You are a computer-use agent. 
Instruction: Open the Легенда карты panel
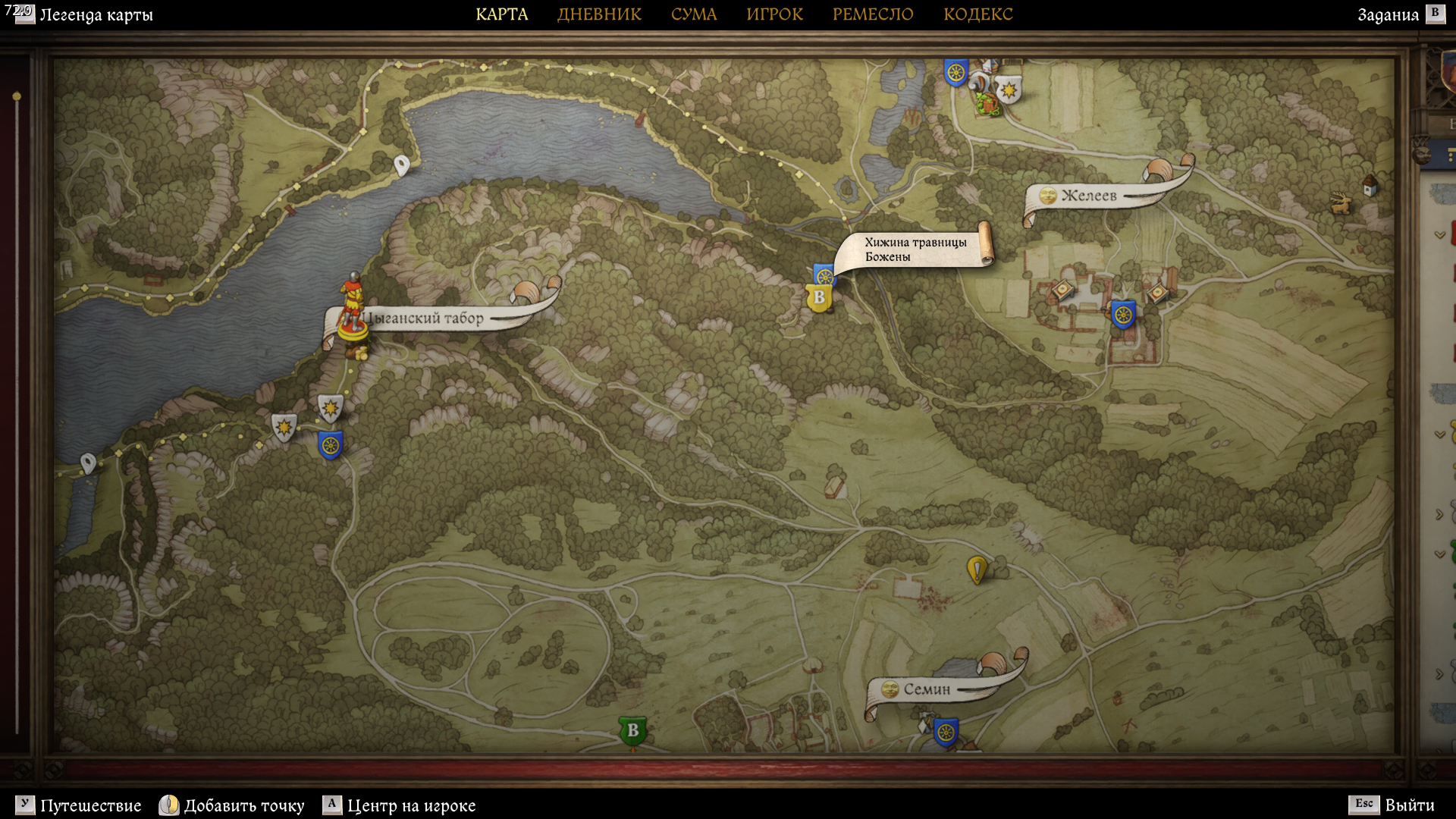point(96,15)
